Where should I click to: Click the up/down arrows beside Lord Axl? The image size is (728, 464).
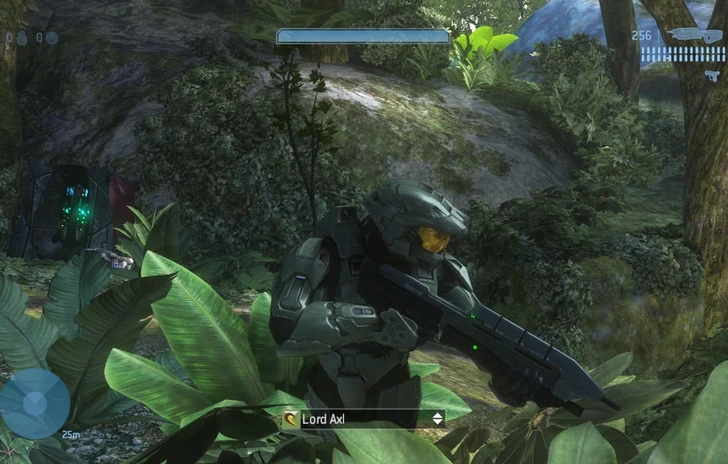437,419
